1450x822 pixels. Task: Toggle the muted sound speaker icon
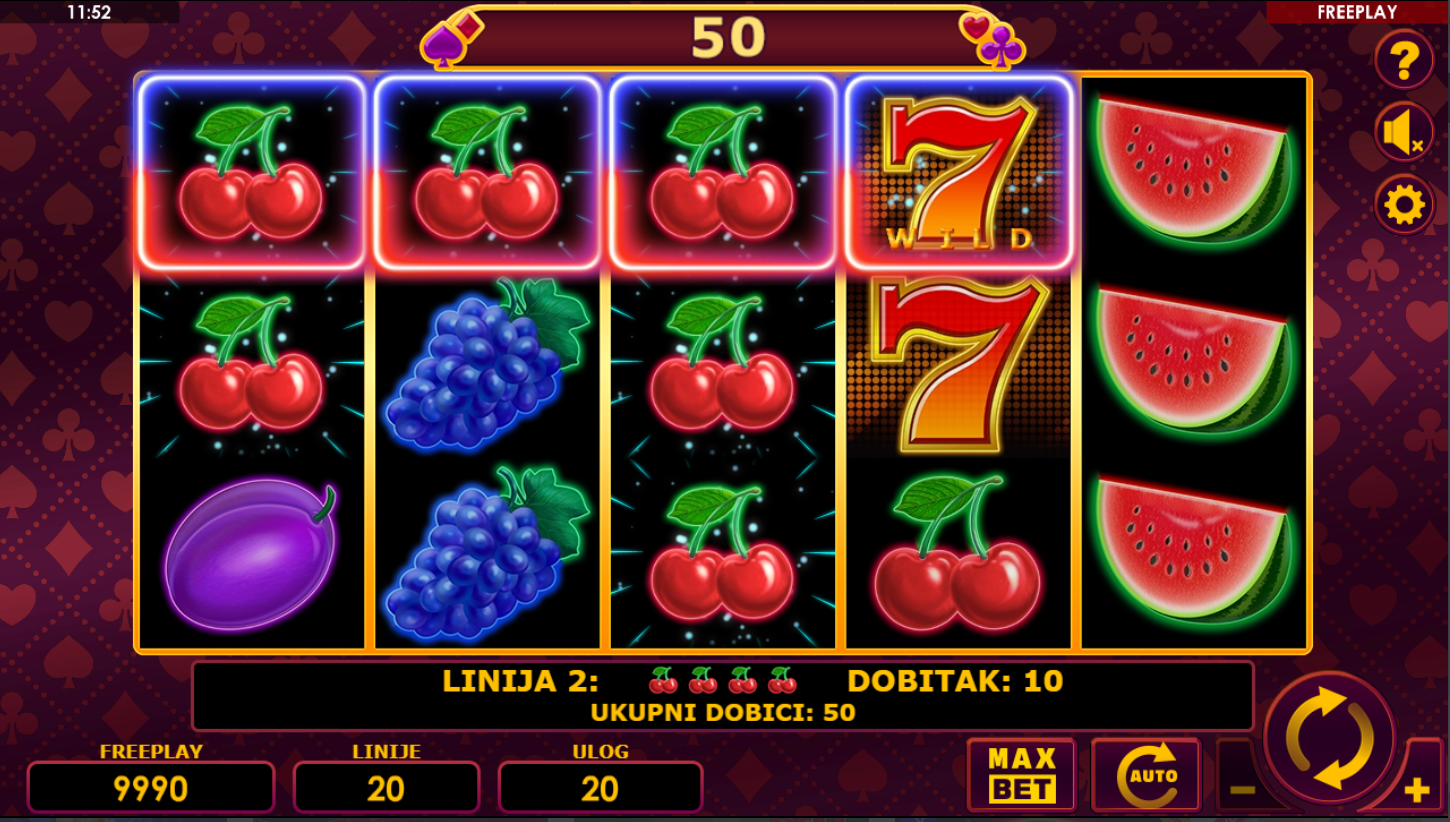pos(1403,133)
